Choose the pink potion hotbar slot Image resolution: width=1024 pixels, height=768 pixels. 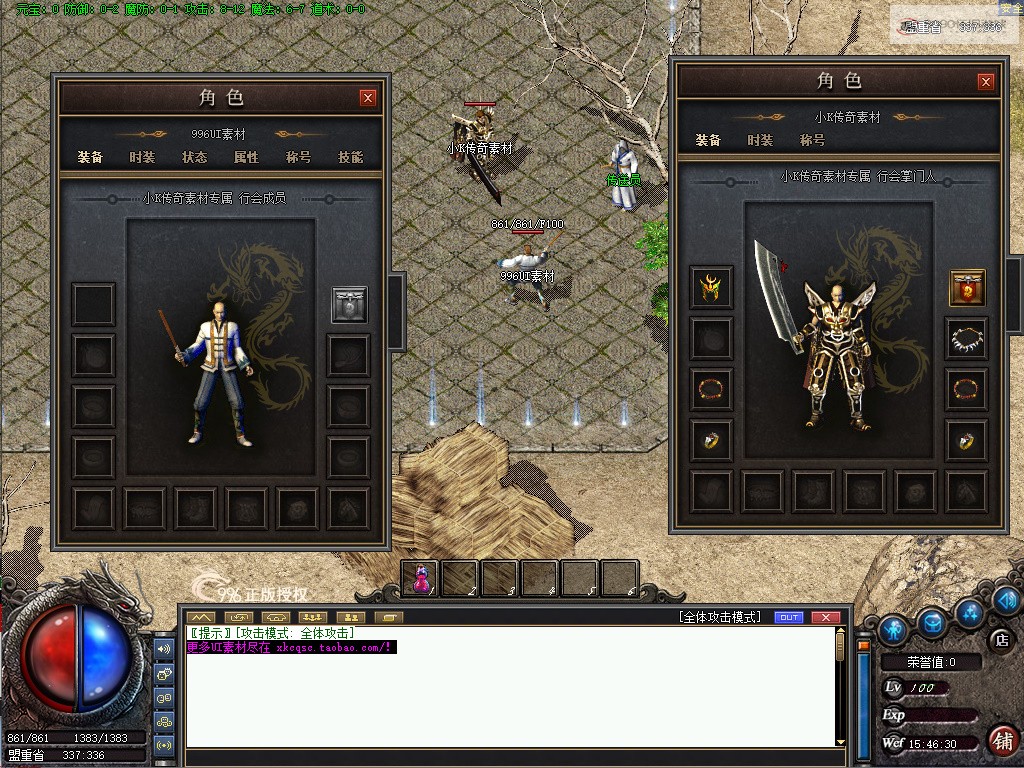421,578
